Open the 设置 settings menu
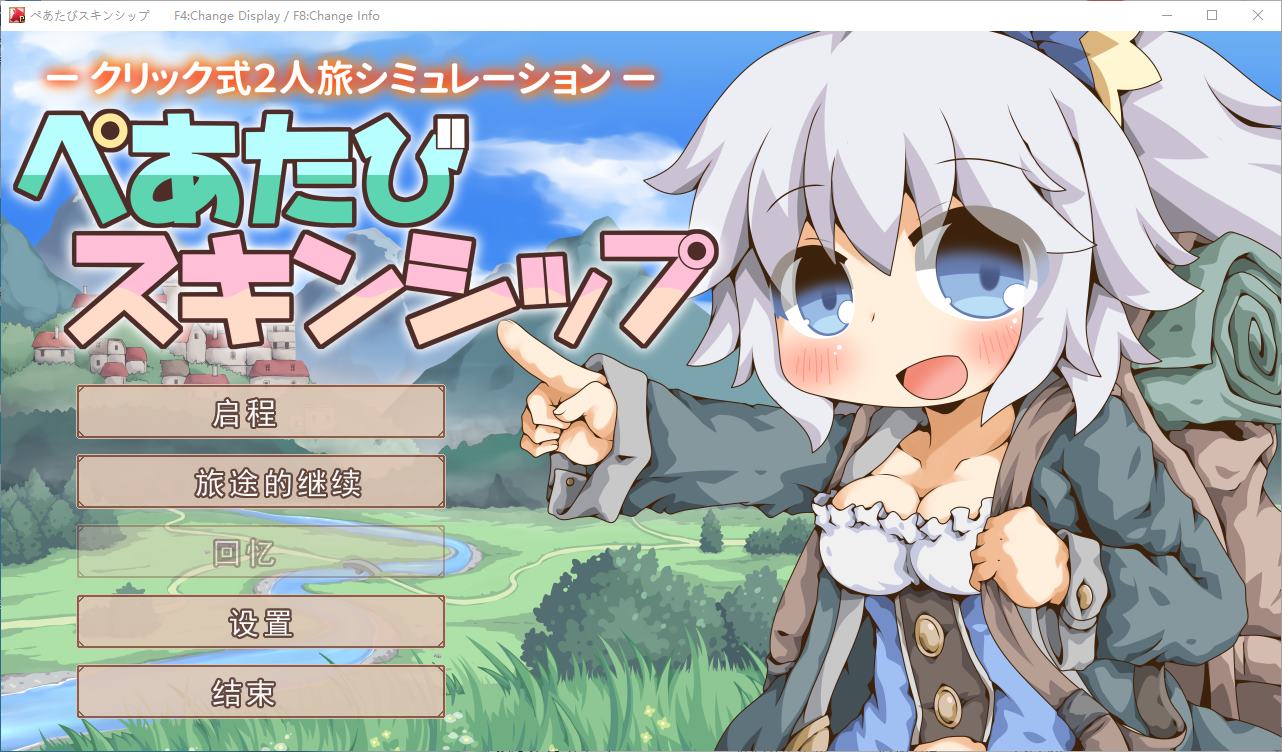This screenshot has height=752, width=1282. point(259,621)
